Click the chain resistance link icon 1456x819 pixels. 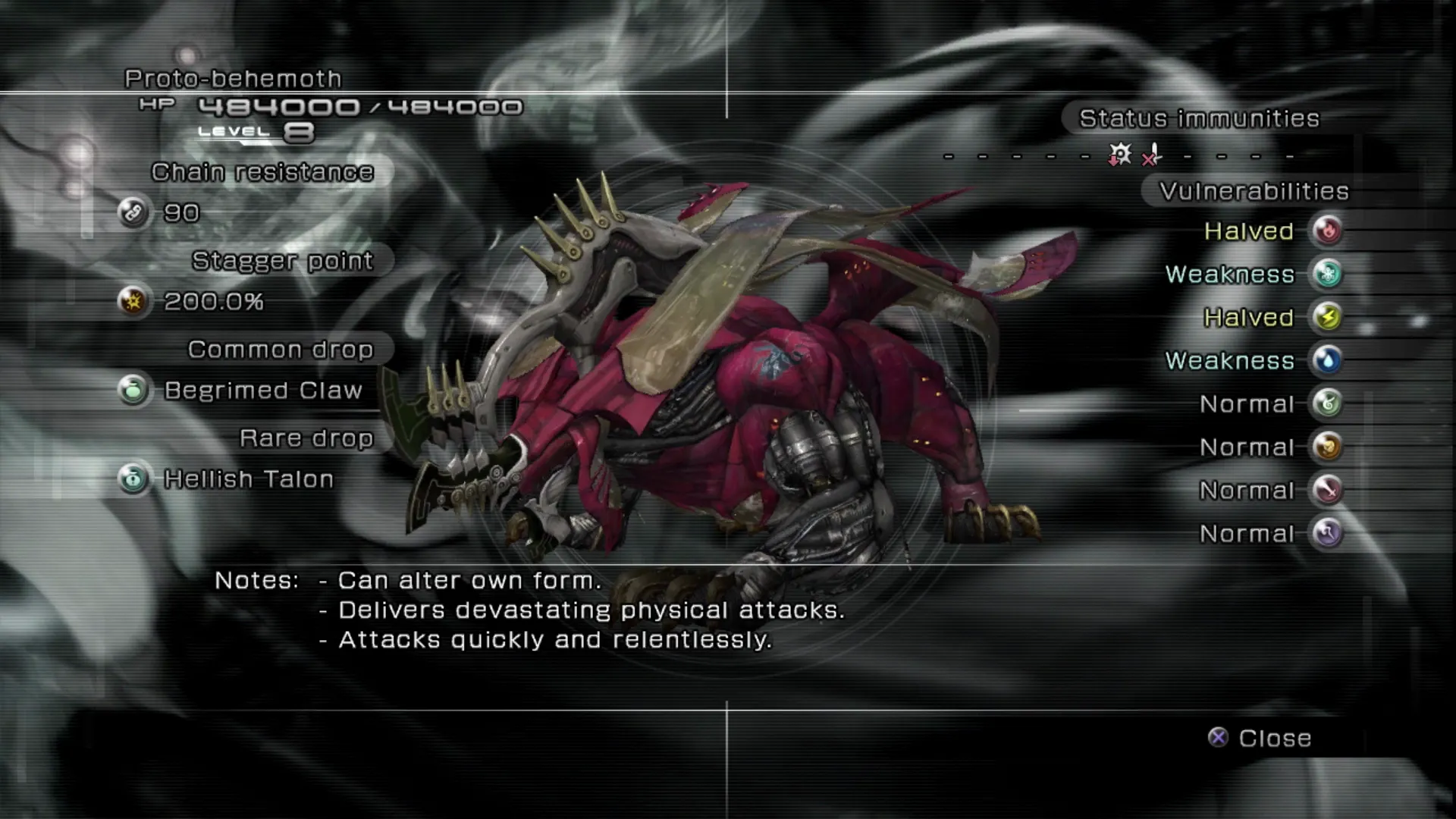point(133,212)
